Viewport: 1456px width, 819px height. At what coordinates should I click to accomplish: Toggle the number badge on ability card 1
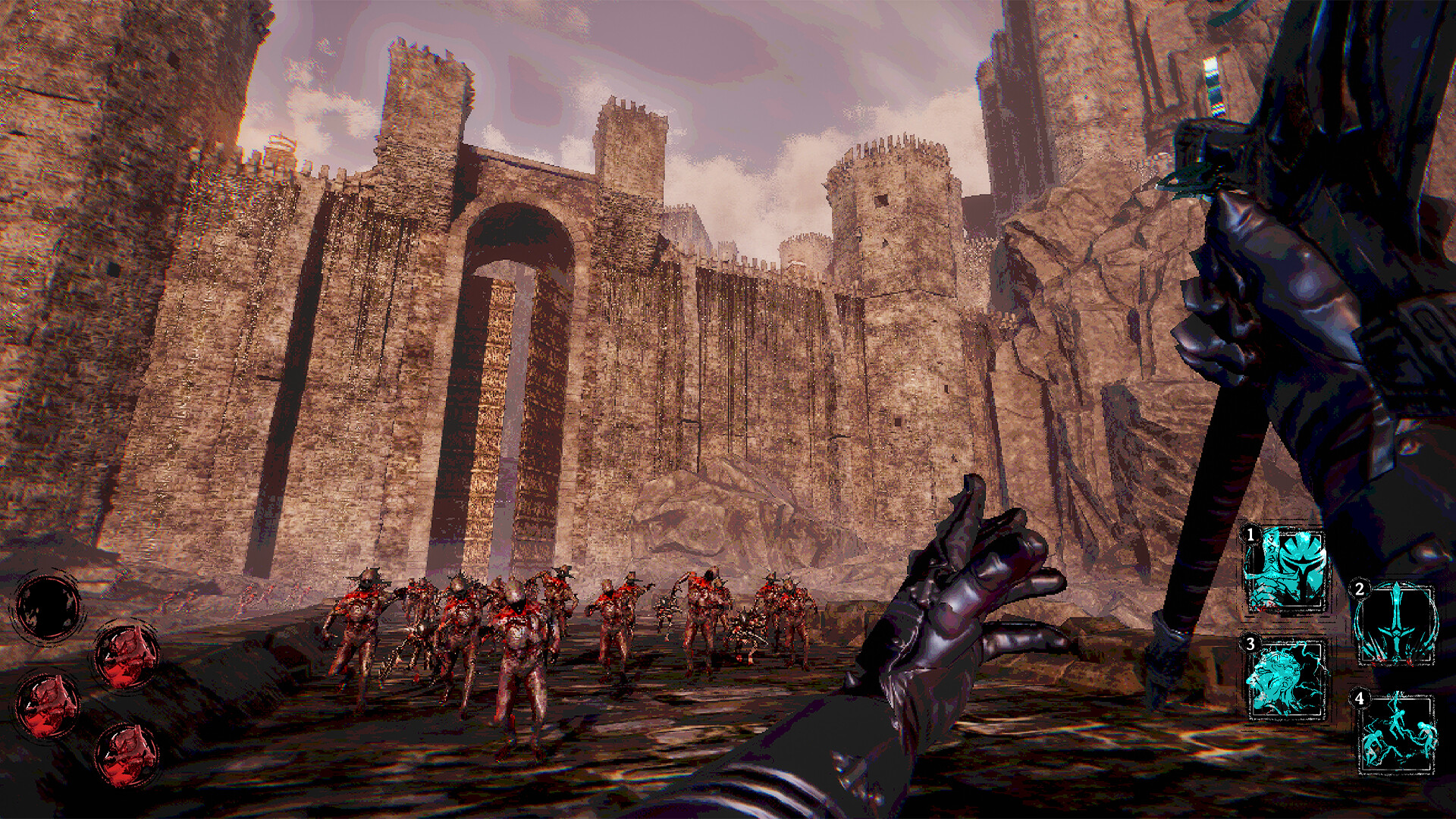[1250, 535]
